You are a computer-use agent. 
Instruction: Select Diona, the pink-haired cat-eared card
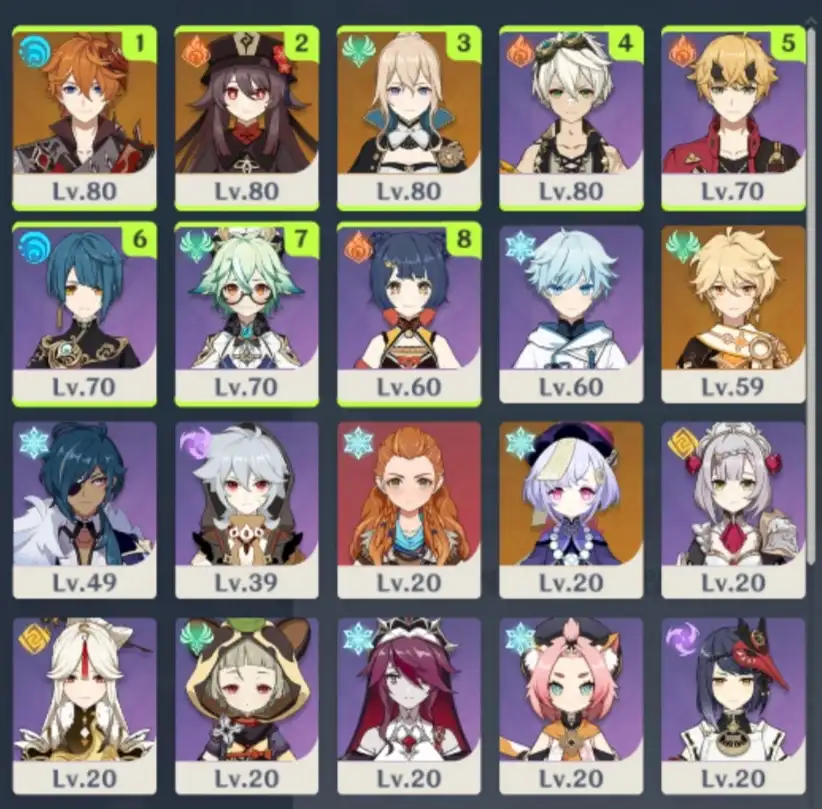tap(571, 704)
